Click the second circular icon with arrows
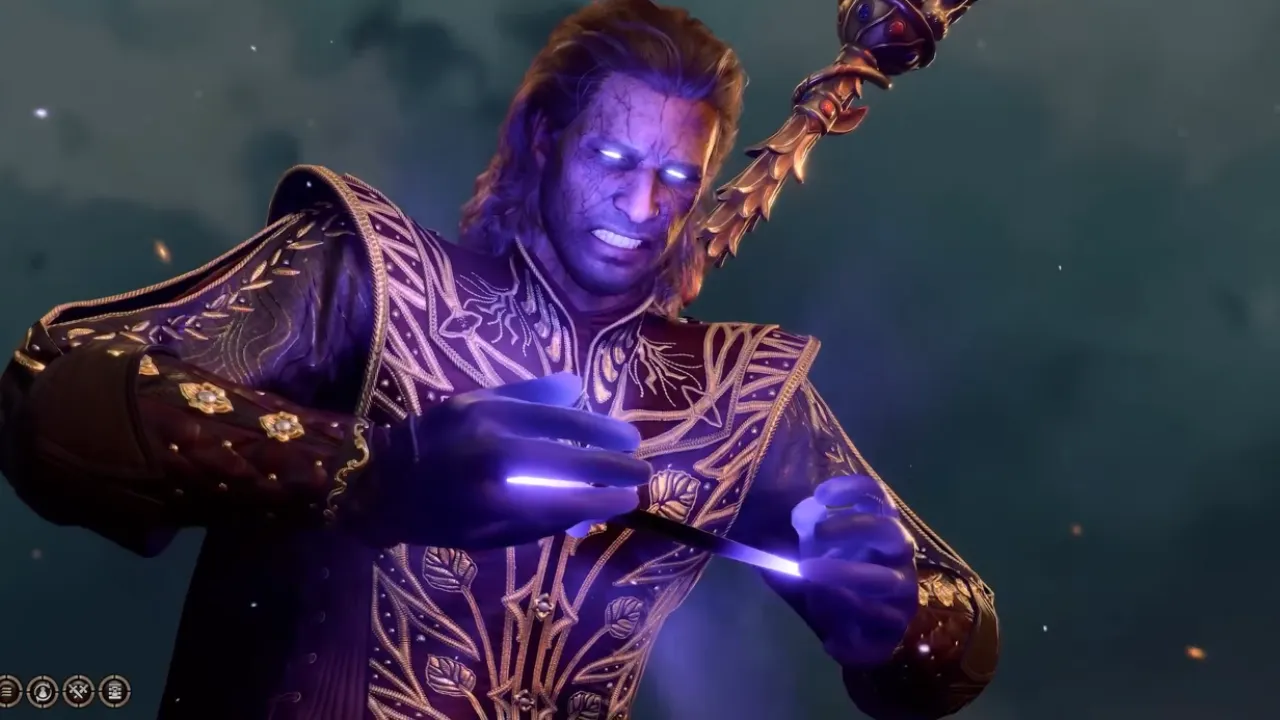The image size is (1280, 720). 41,692
